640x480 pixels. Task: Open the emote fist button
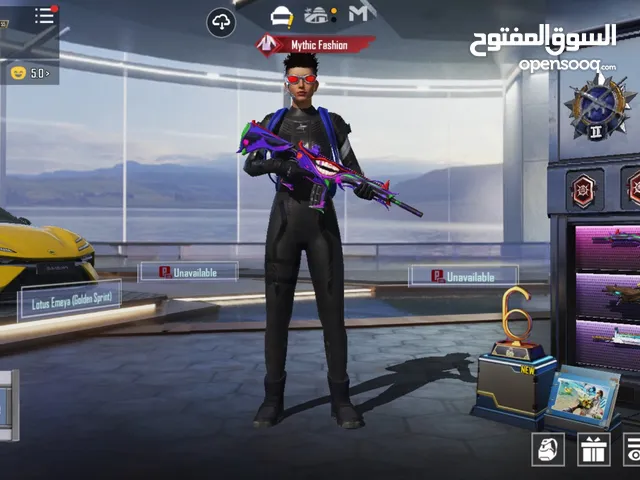pos(547,449)
